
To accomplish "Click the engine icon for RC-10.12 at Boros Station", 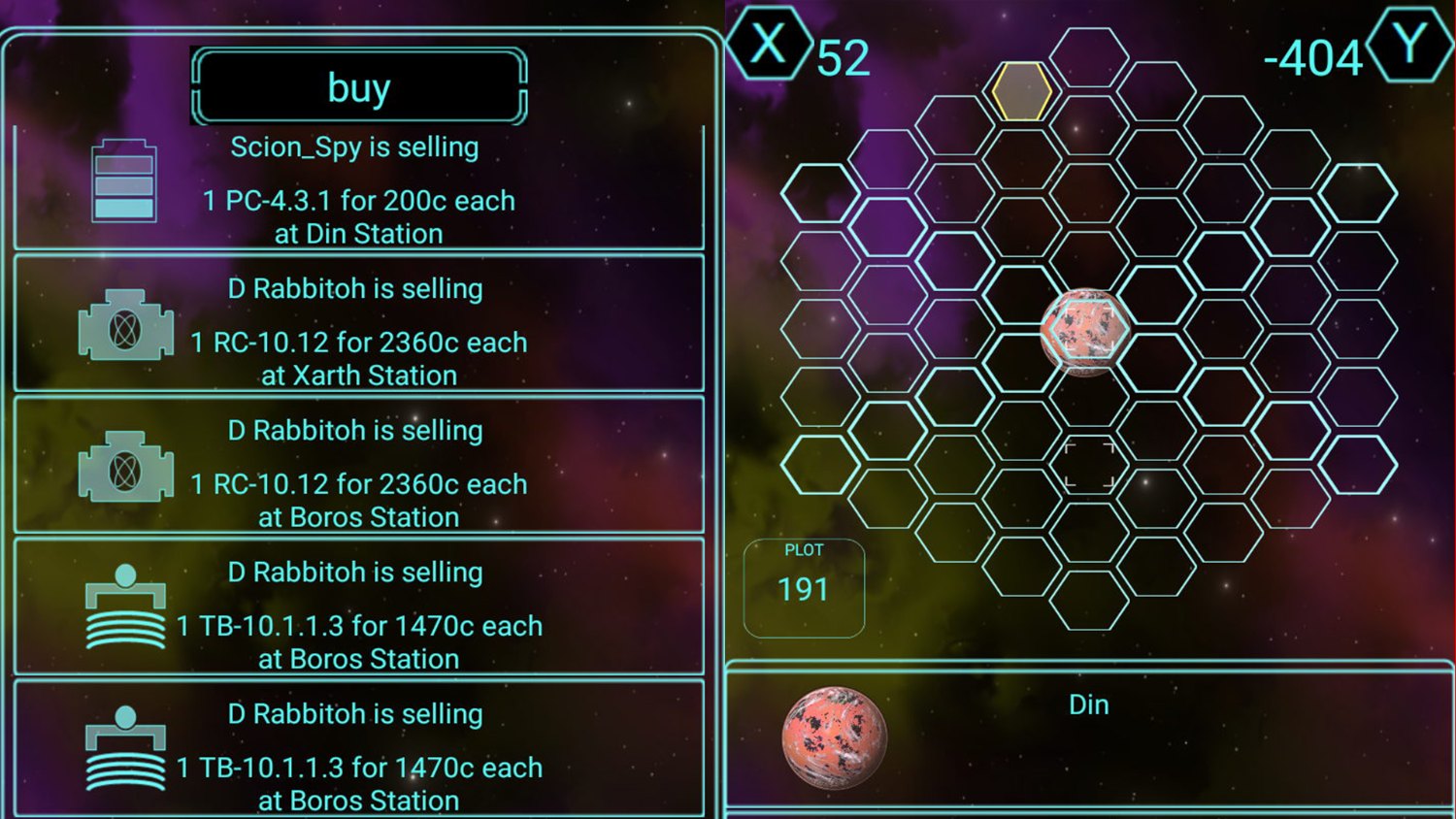I will point(124,464).
